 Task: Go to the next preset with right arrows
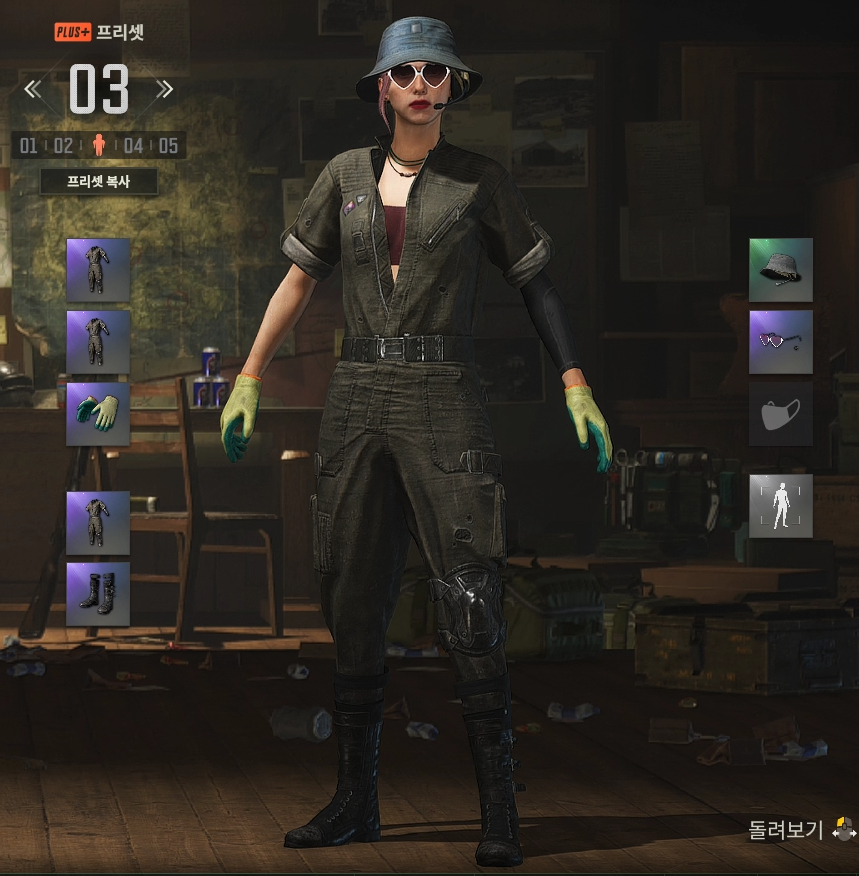[165, 90]
